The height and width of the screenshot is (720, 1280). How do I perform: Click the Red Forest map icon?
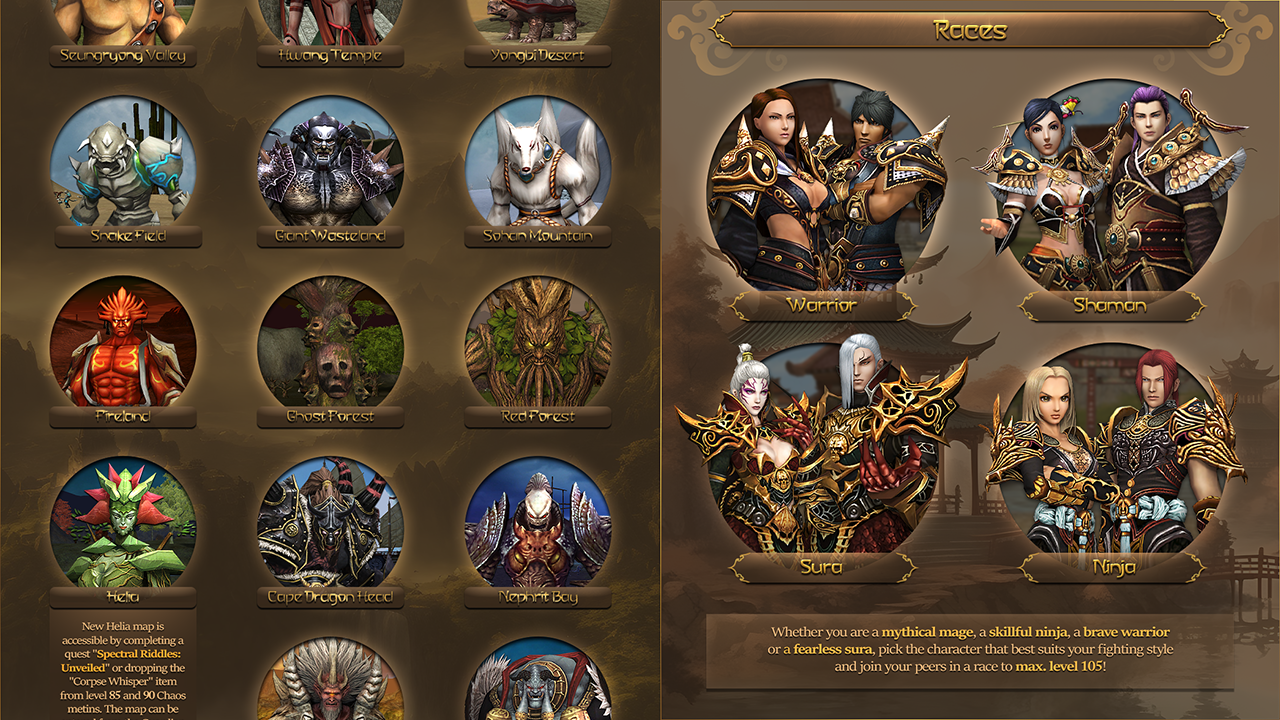[x=536, y=345]
